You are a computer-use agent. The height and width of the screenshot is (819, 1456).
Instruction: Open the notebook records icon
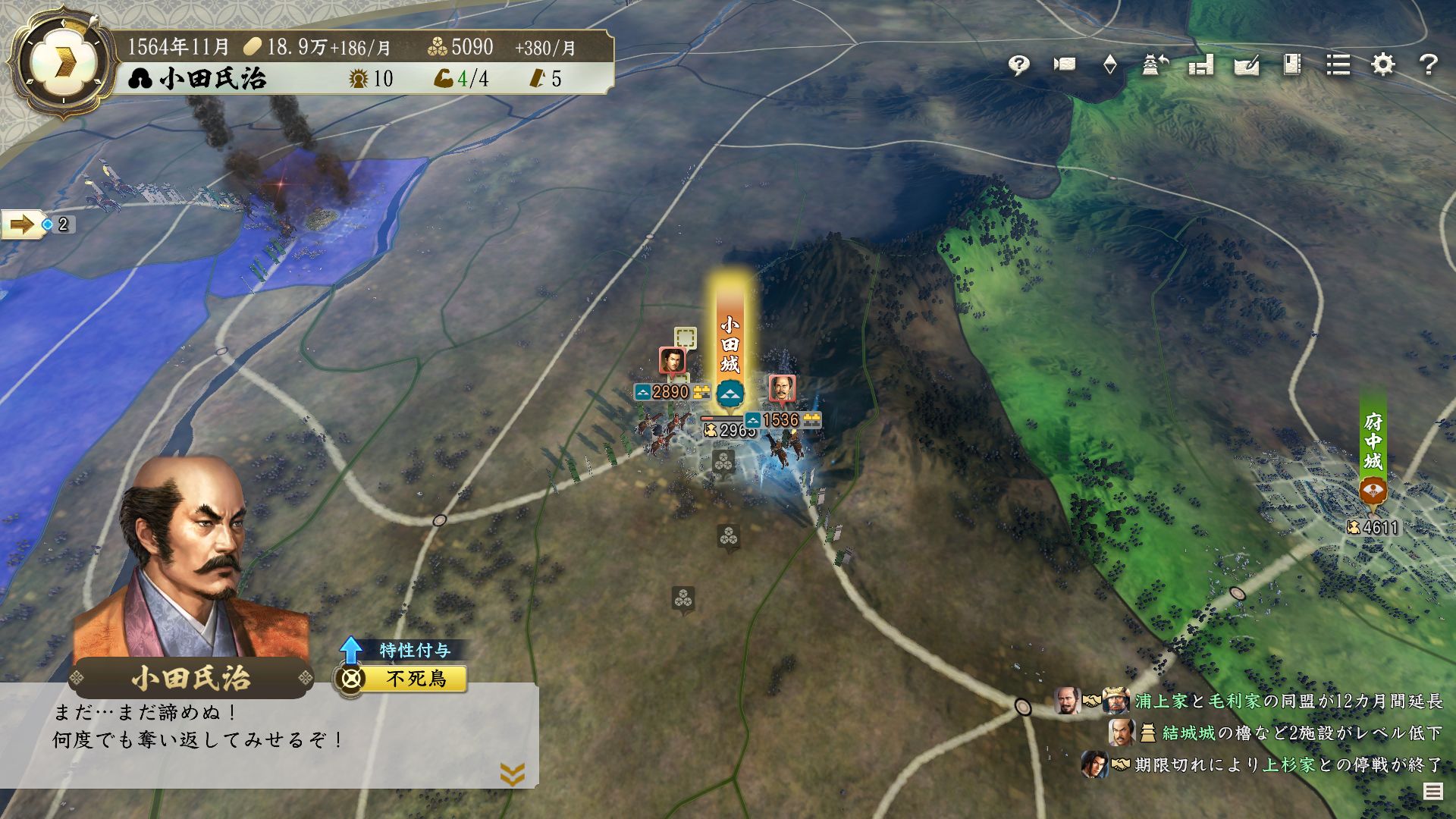click(x=1292, y=65)
